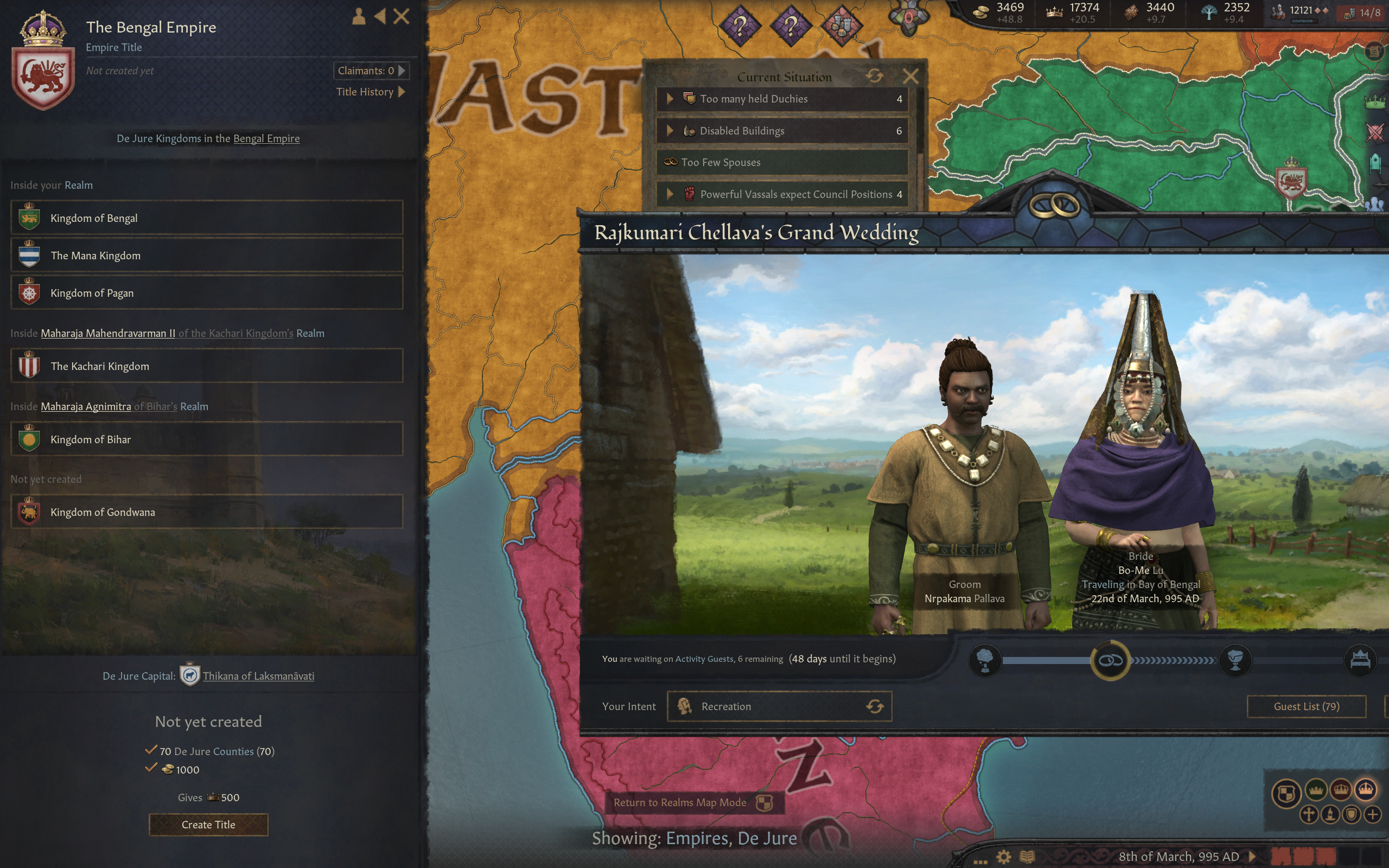Open character view via person icon above Bengal panel
Screen dimensions: 1389x868
[359, 17]
